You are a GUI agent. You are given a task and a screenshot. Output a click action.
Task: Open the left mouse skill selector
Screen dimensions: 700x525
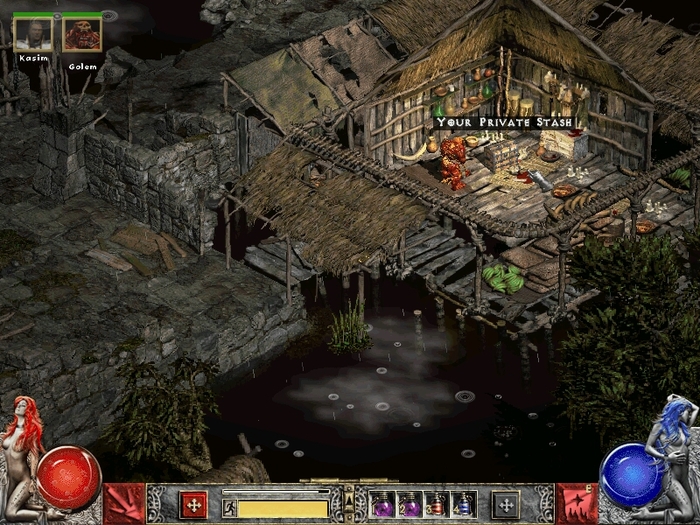(x=194, y=505)
